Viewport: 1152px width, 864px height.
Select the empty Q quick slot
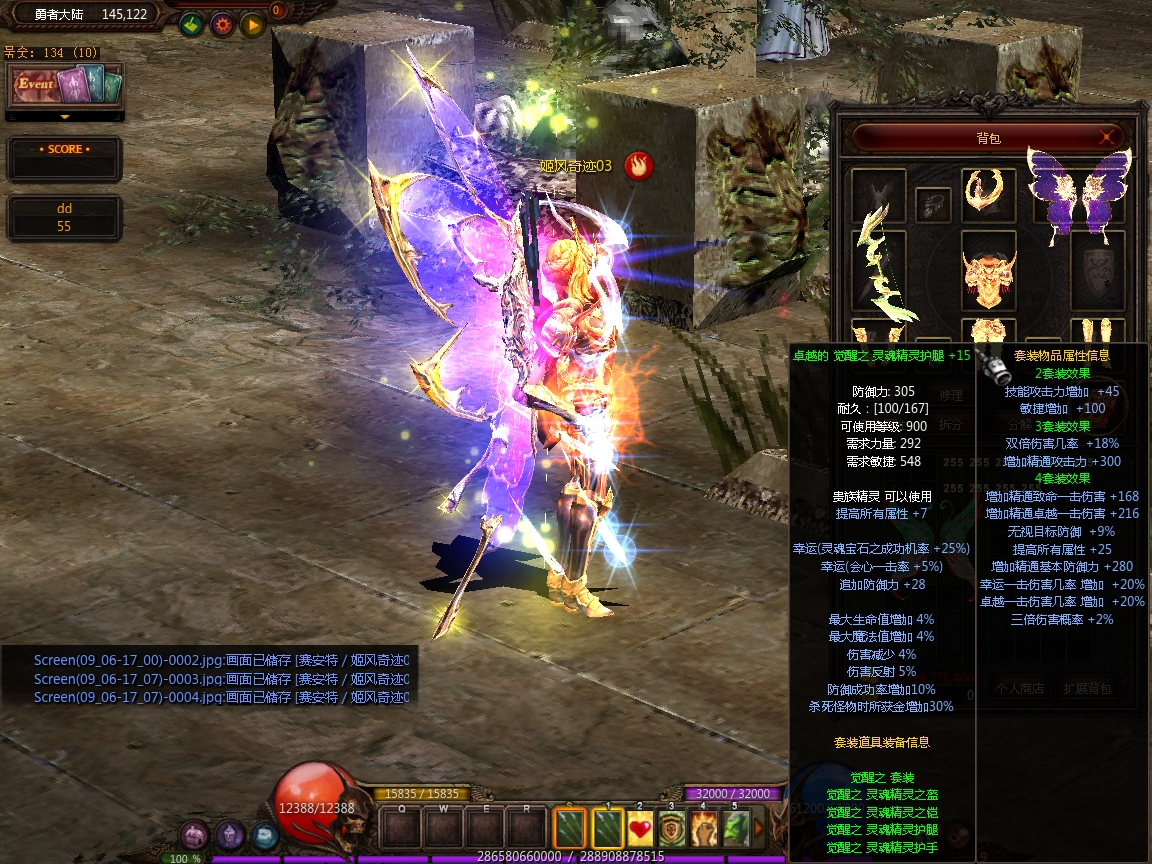point(402,828)
